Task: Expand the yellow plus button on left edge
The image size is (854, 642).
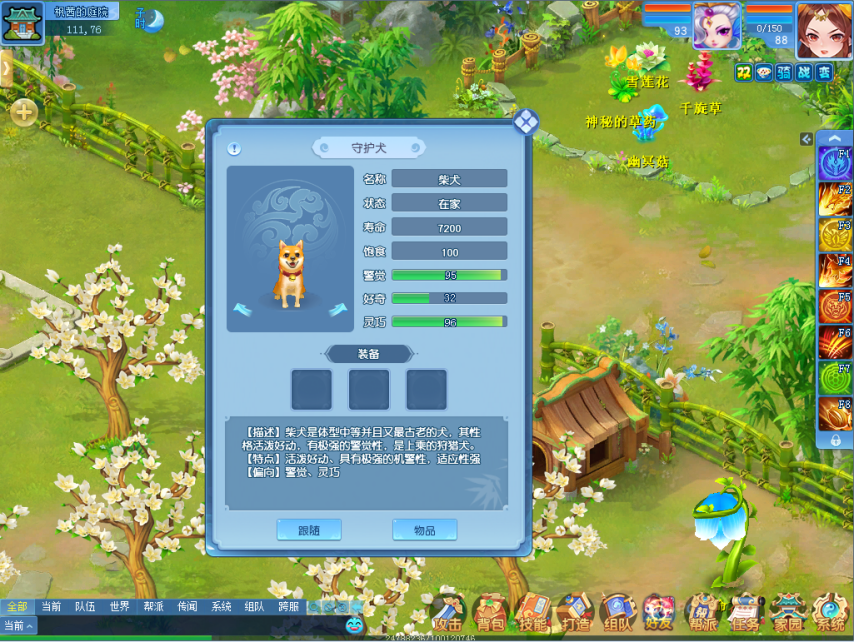Action: click(x=23, y=112)
